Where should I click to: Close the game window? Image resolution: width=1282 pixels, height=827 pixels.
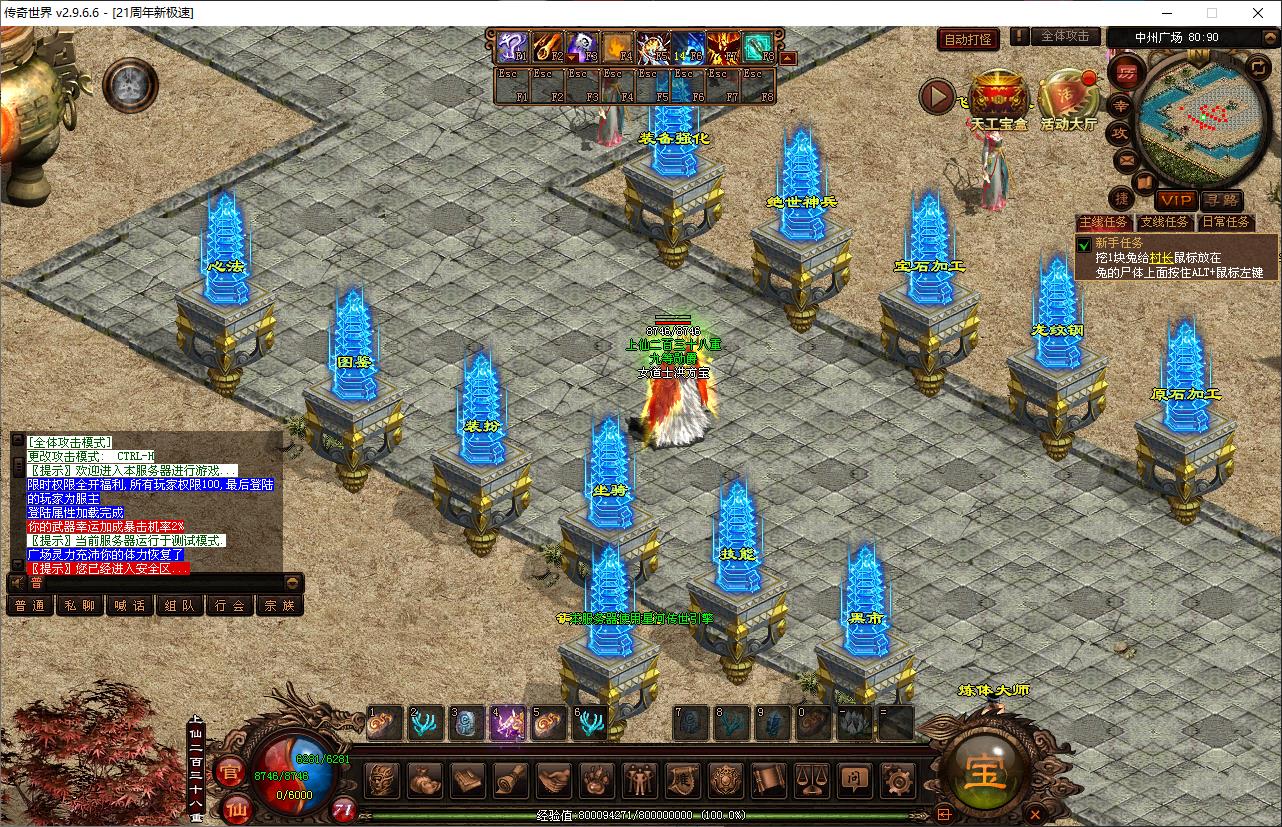point(1257,13)
